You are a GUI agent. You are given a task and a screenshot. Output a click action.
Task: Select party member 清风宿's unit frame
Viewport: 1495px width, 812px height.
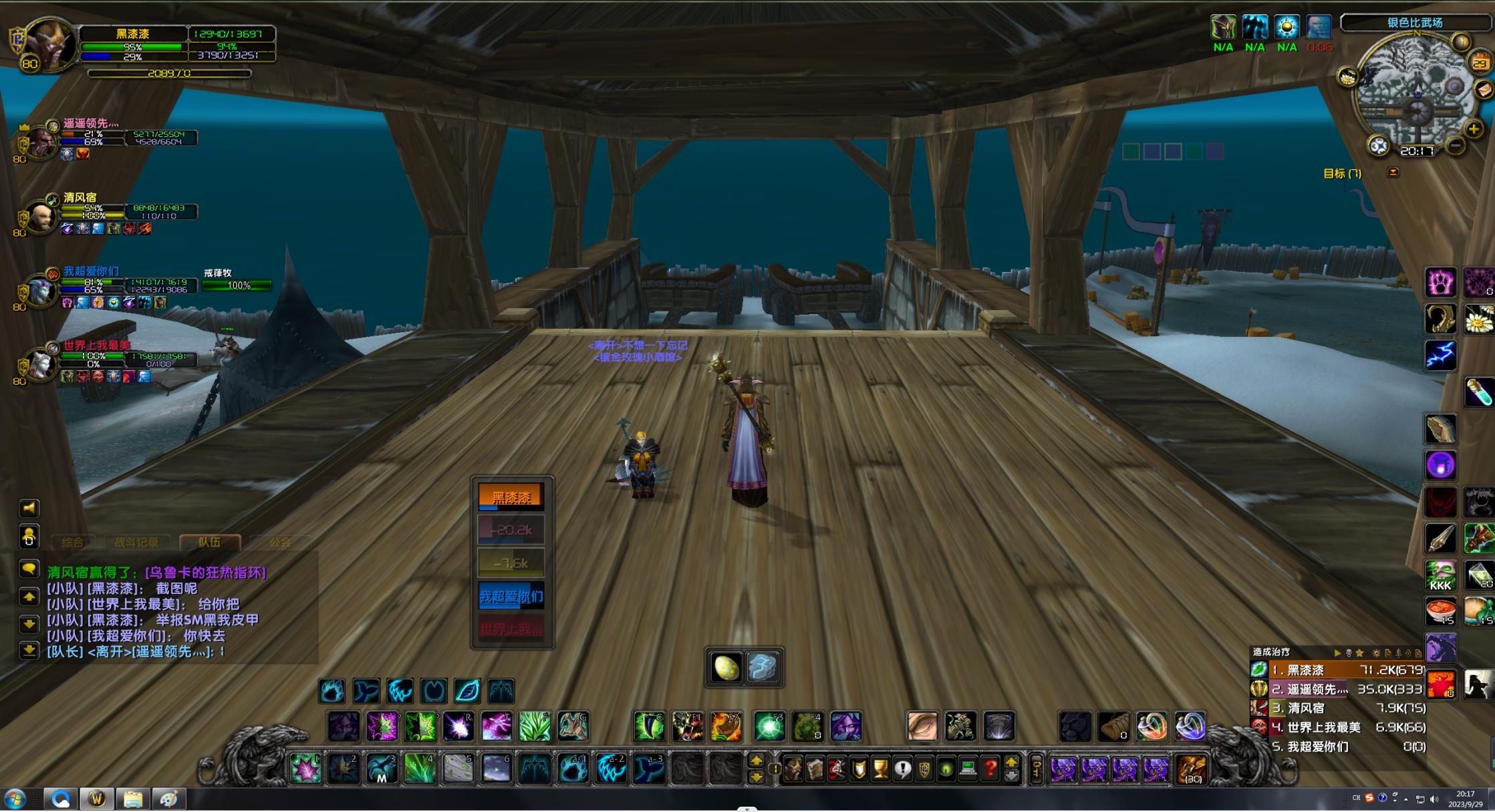click(41, 215)
